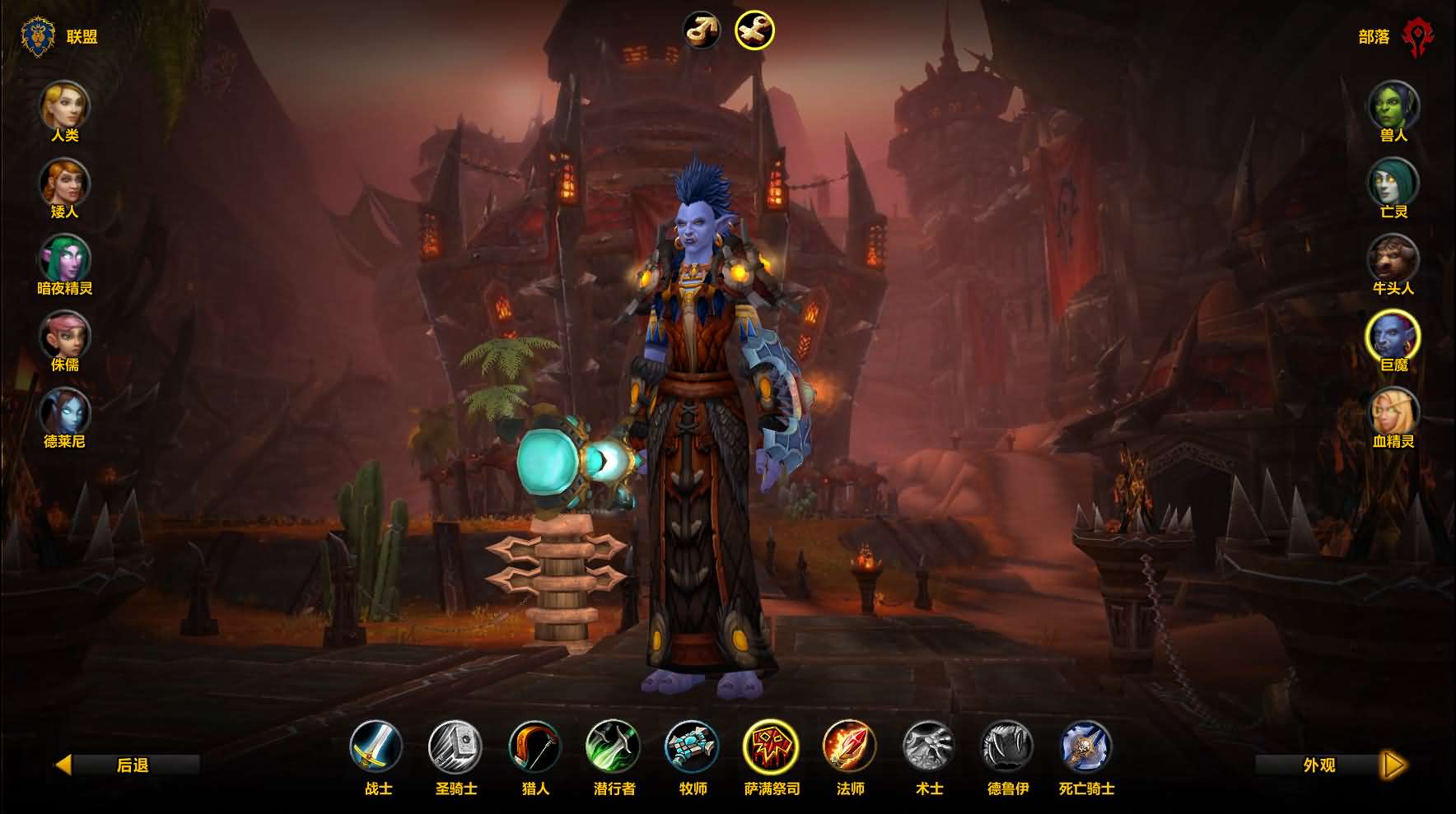1456x814 pixels.
Task: Choose the Rogue (潜行者) class
Action: 614,747
